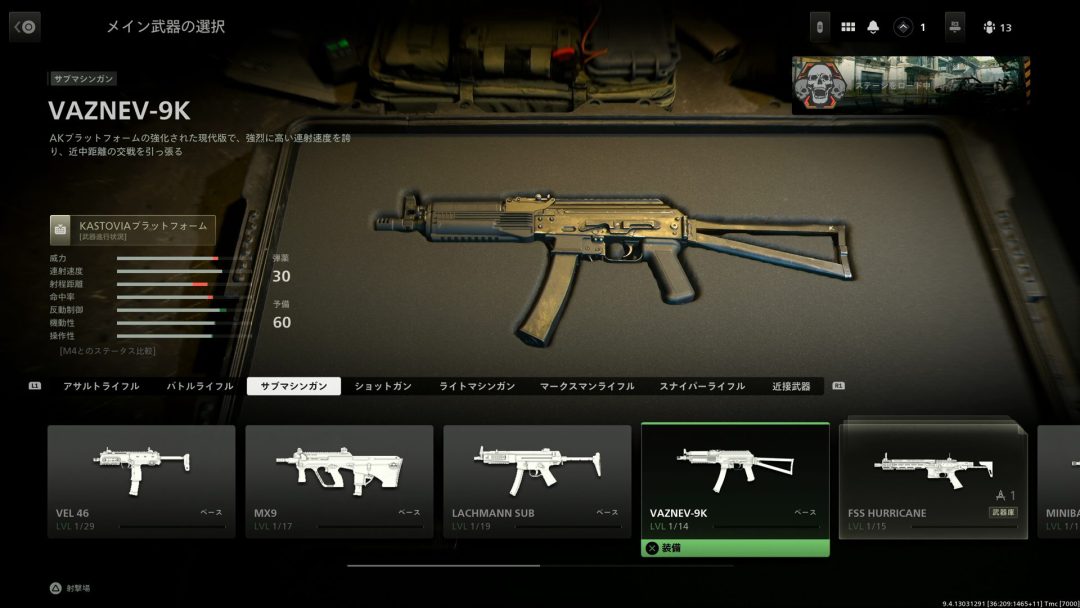This screenshot has height=608, width=1080.
Task: Go back using the top-left back button
Action: click(25, 27)
